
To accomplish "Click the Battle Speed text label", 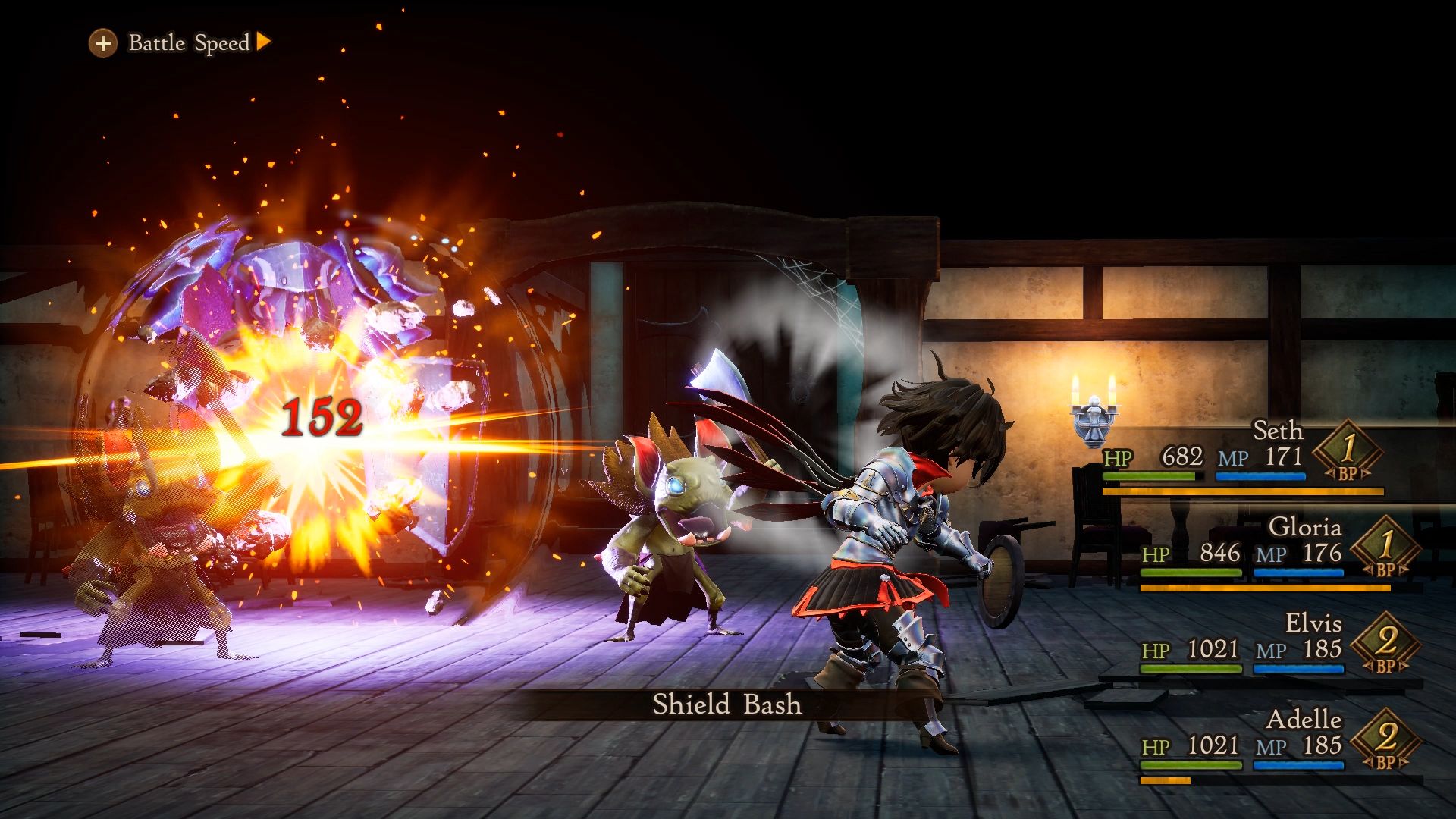I will point(184,43).
